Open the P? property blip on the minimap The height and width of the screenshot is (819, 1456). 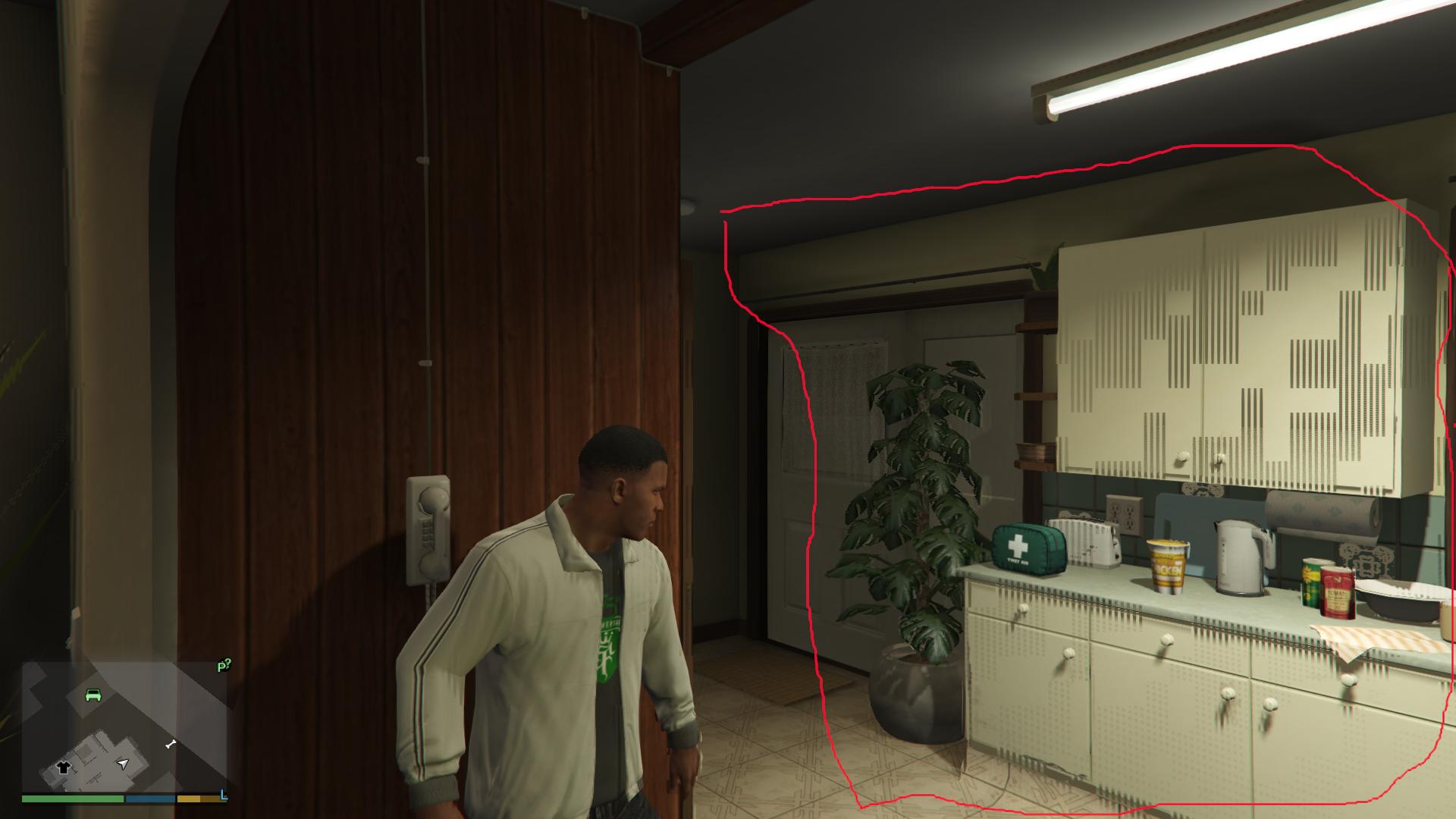click(x=224, y=666)
